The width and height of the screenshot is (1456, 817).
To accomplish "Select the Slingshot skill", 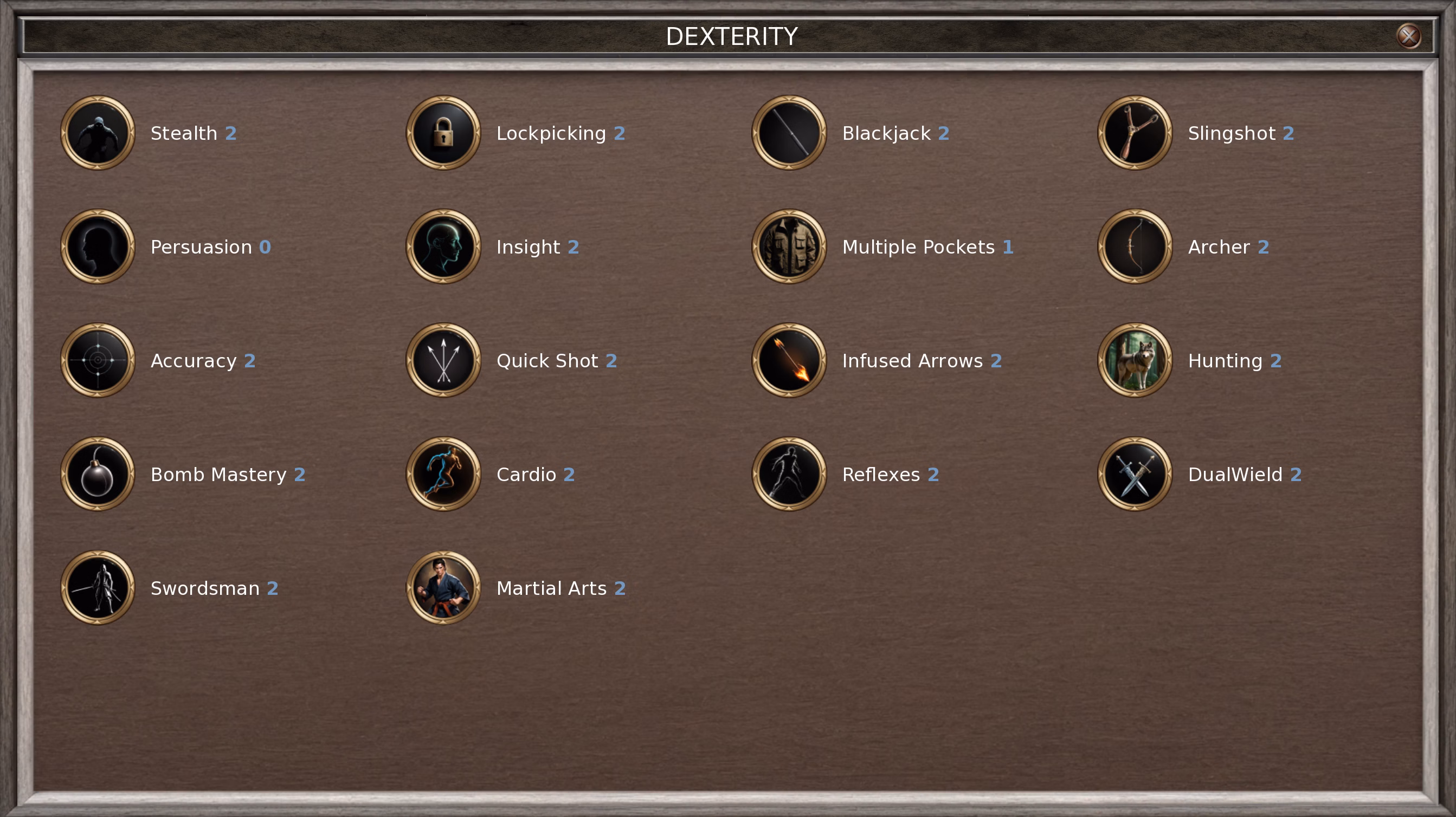I will (1135, 133).
